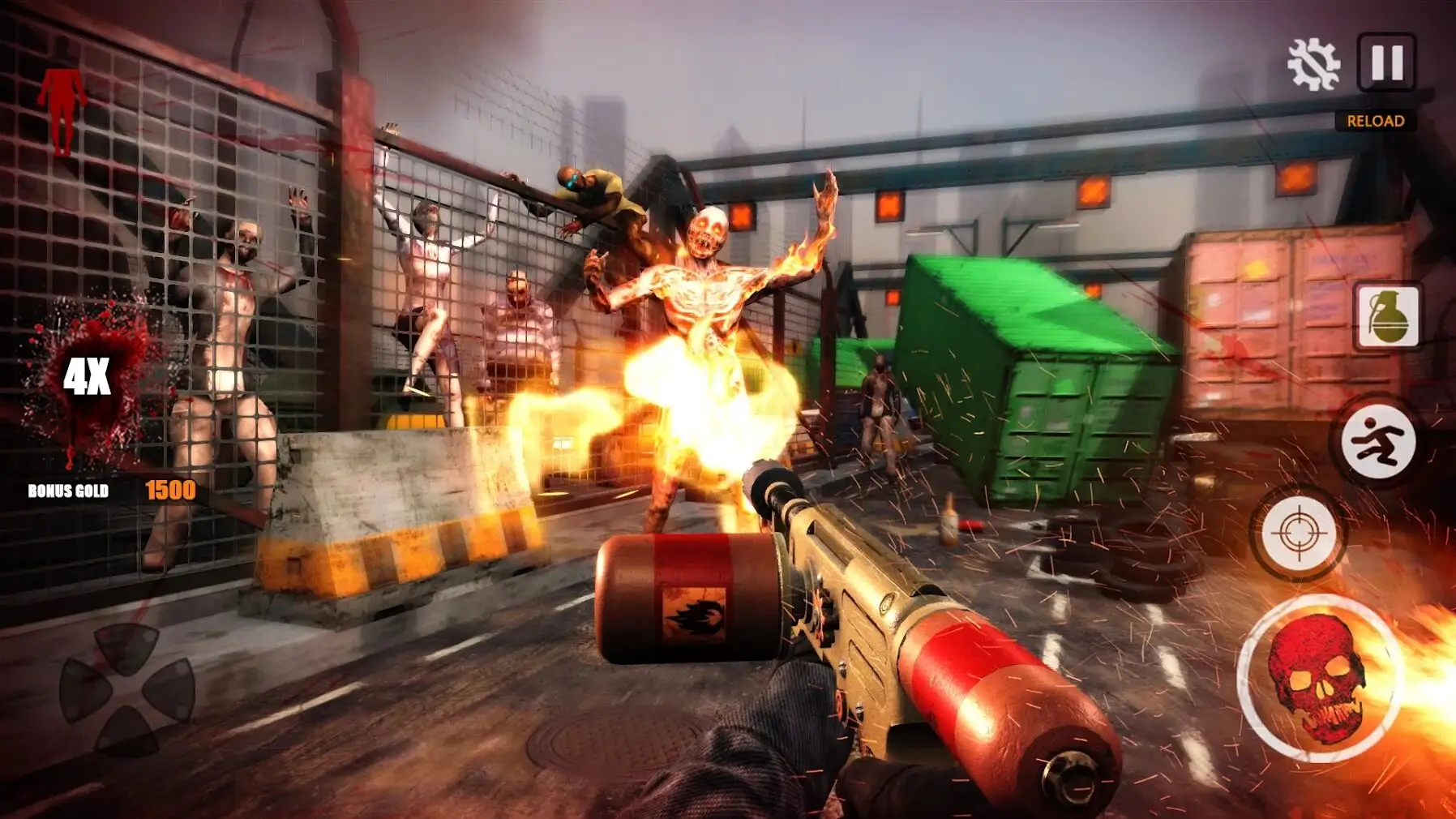
Task: Tap the RELOAD button
Action: (x=1375, y=121)
